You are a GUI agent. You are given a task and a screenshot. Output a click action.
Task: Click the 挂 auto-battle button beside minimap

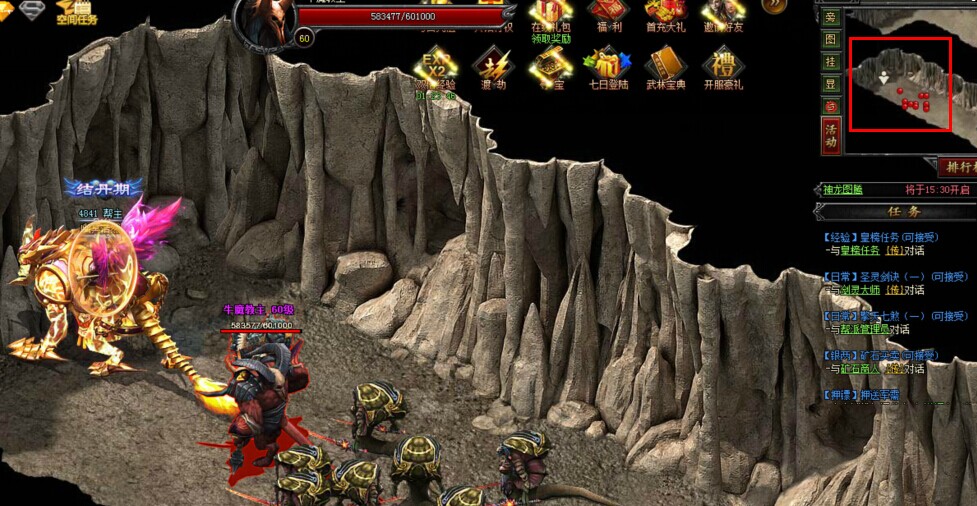click(831, 62)
